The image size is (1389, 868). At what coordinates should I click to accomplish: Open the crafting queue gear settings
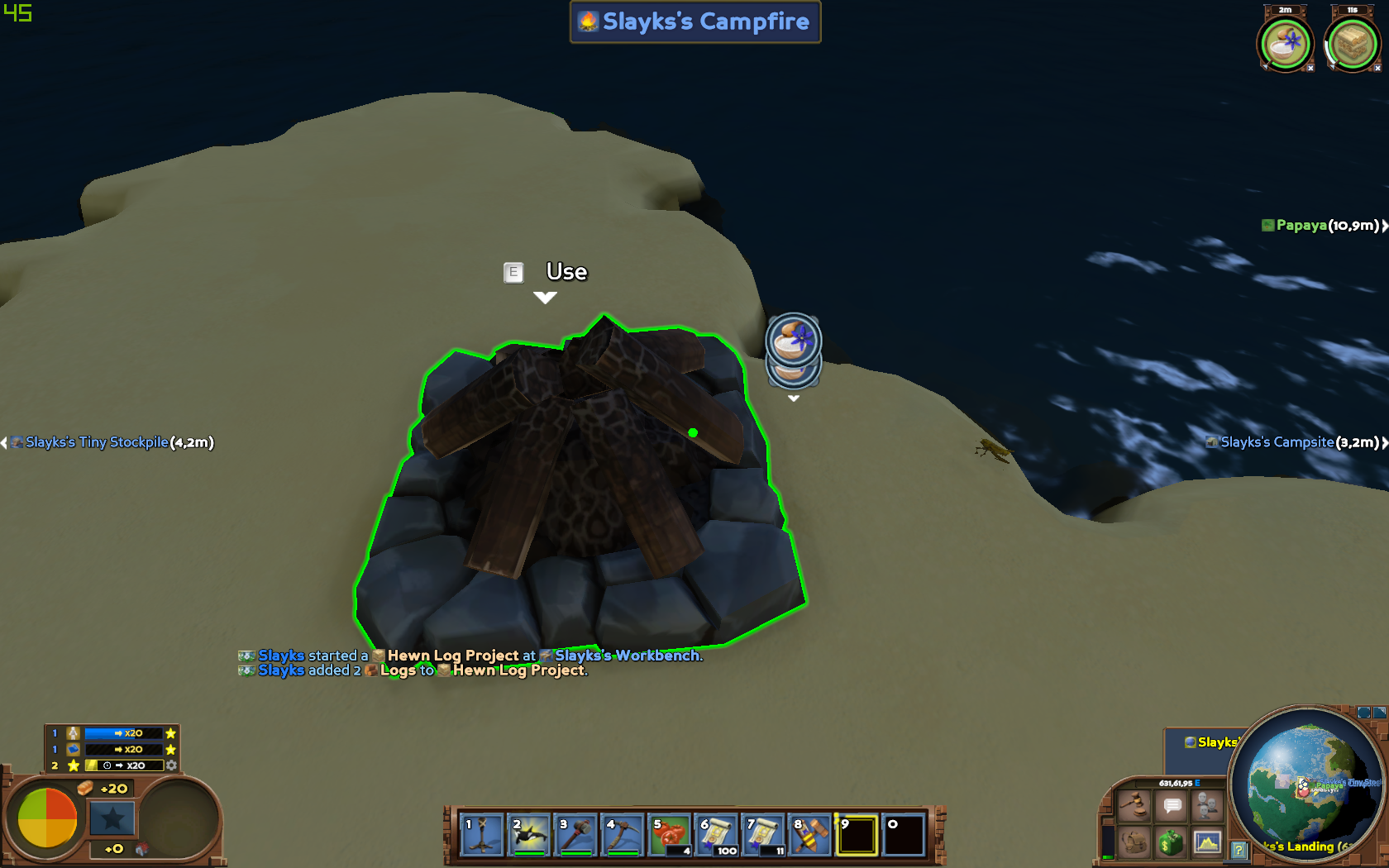171,765
